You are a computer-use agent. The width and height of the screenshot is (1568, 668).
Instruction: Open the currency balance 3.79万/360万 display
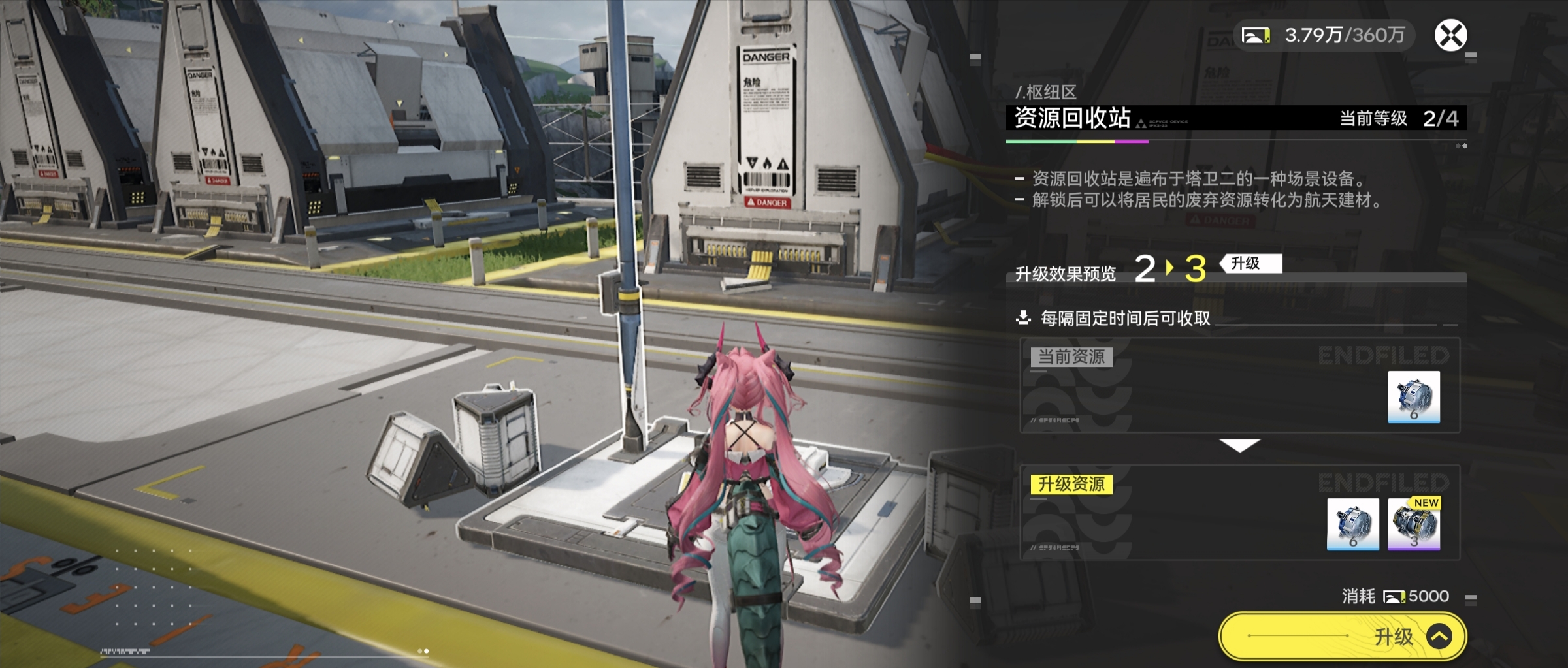[x=1324, y=35]
